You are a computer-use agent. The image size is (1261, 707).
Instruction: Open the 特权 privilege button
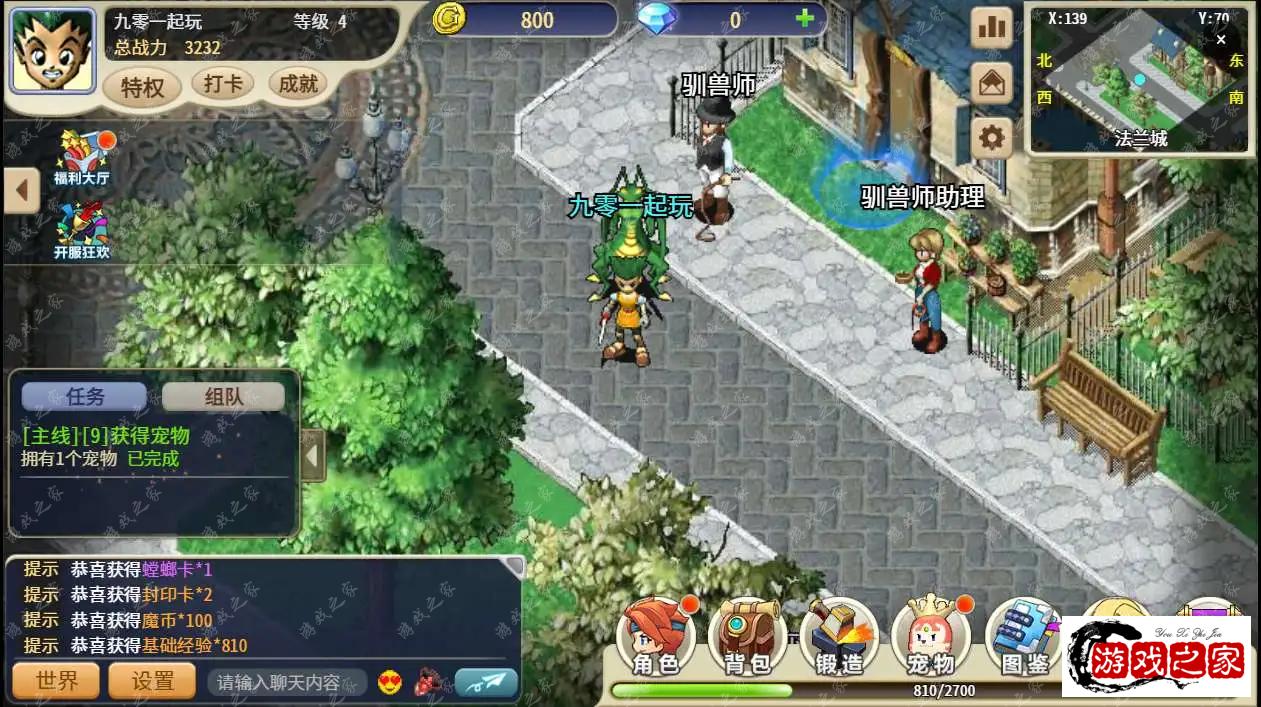(x=142, y=87)
